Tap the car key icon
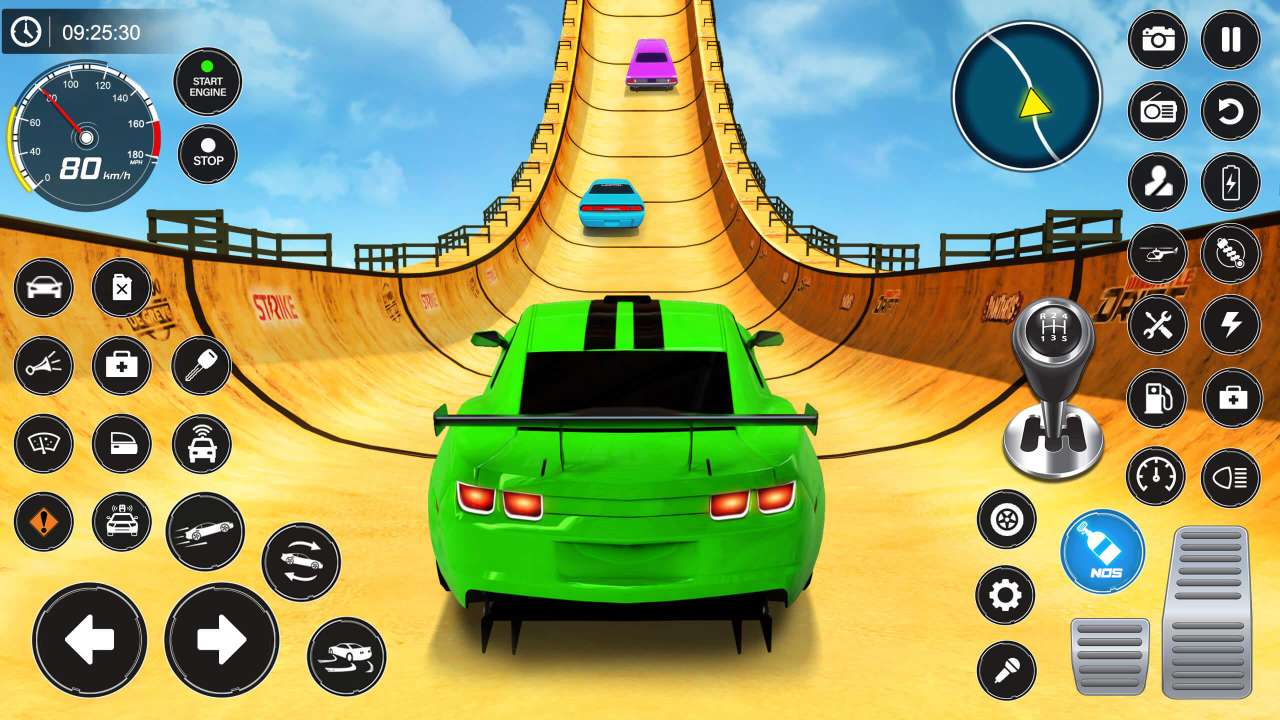The height and width of the screenshot is (720, 1280). (x=201, y=366)
